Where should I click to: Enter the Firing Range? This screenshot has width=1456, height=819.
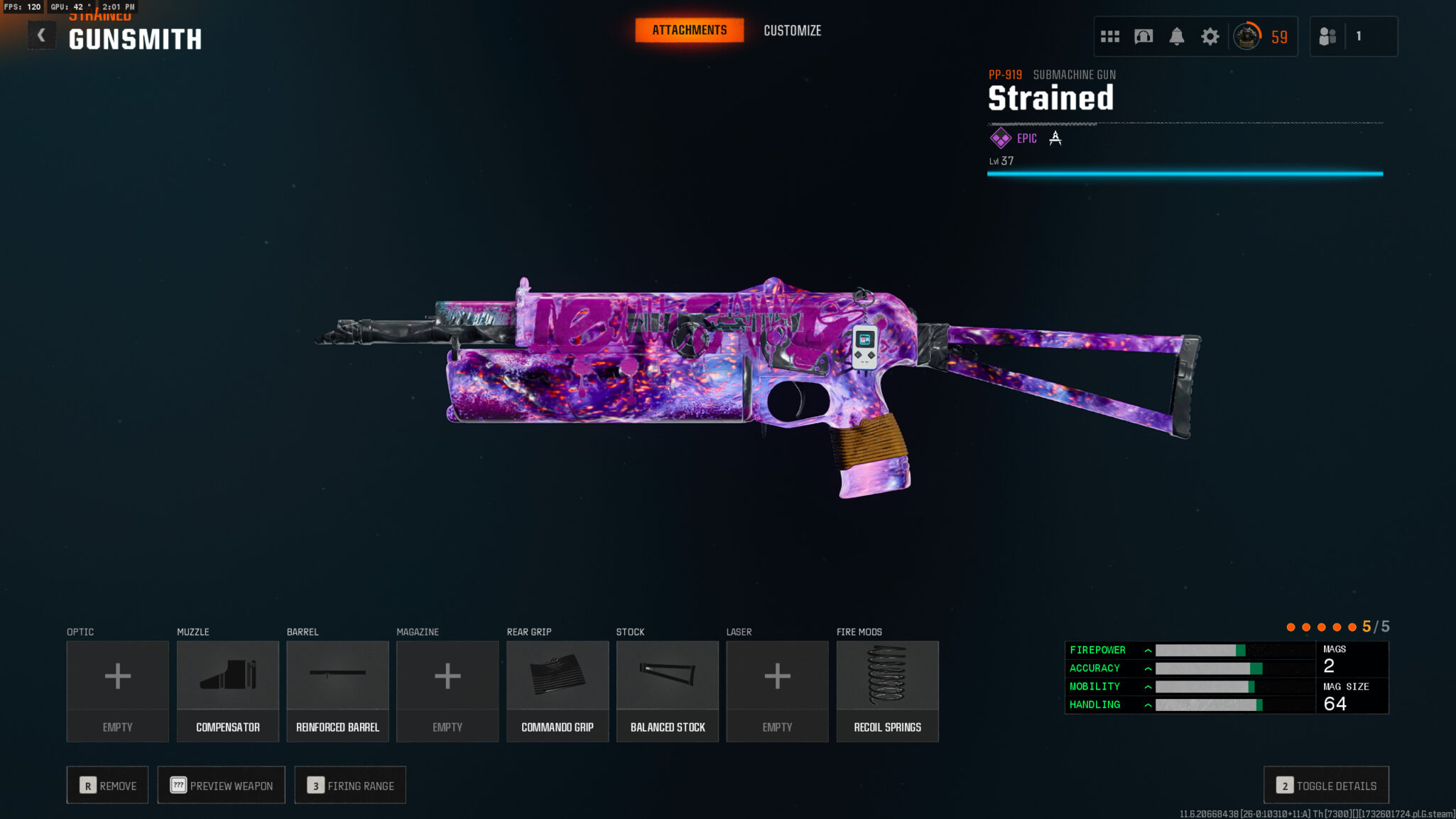(350, 785)
